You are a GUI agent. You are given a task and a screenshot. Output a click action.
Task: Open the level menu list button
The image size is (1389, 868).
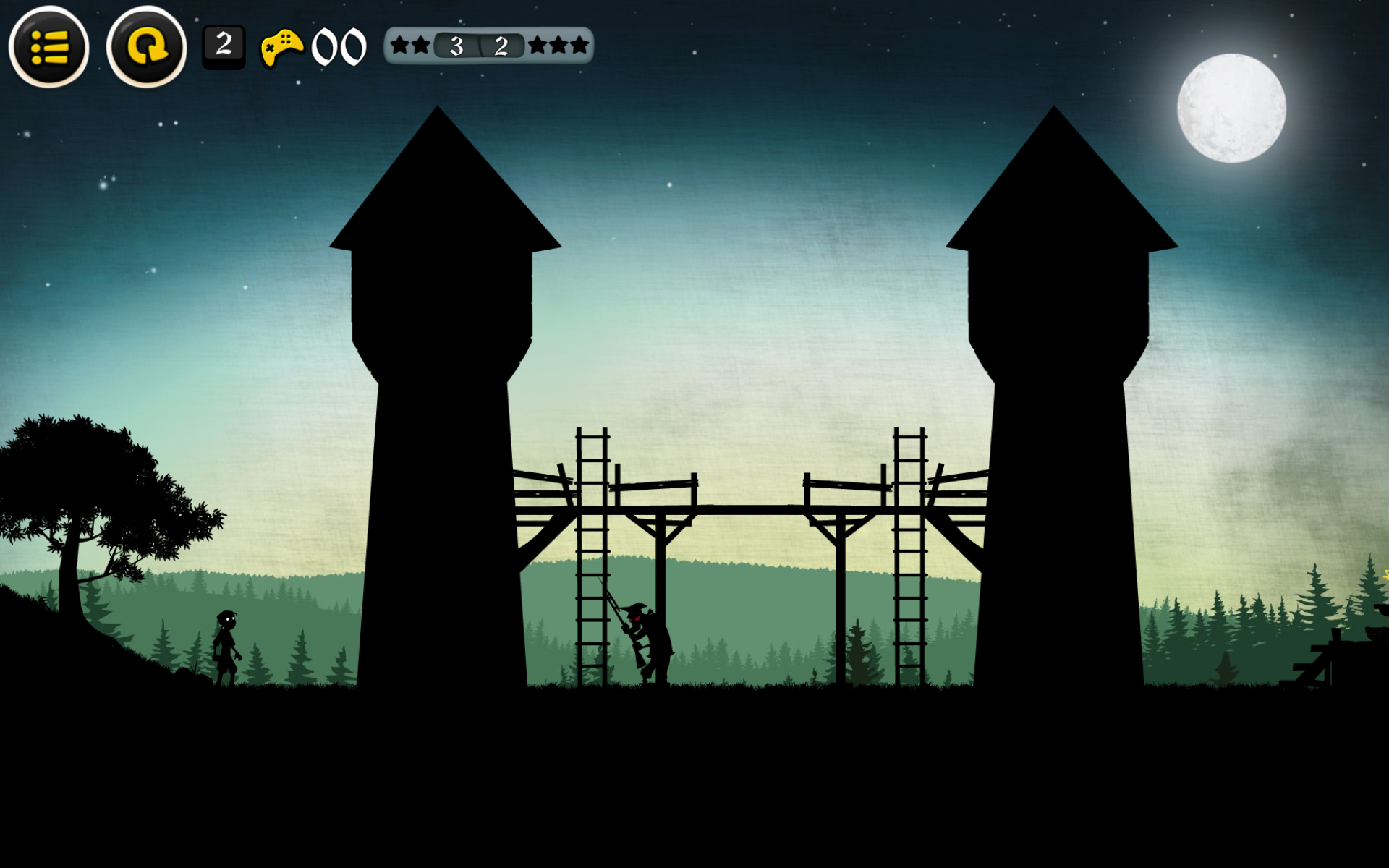(x=49, y=48)
